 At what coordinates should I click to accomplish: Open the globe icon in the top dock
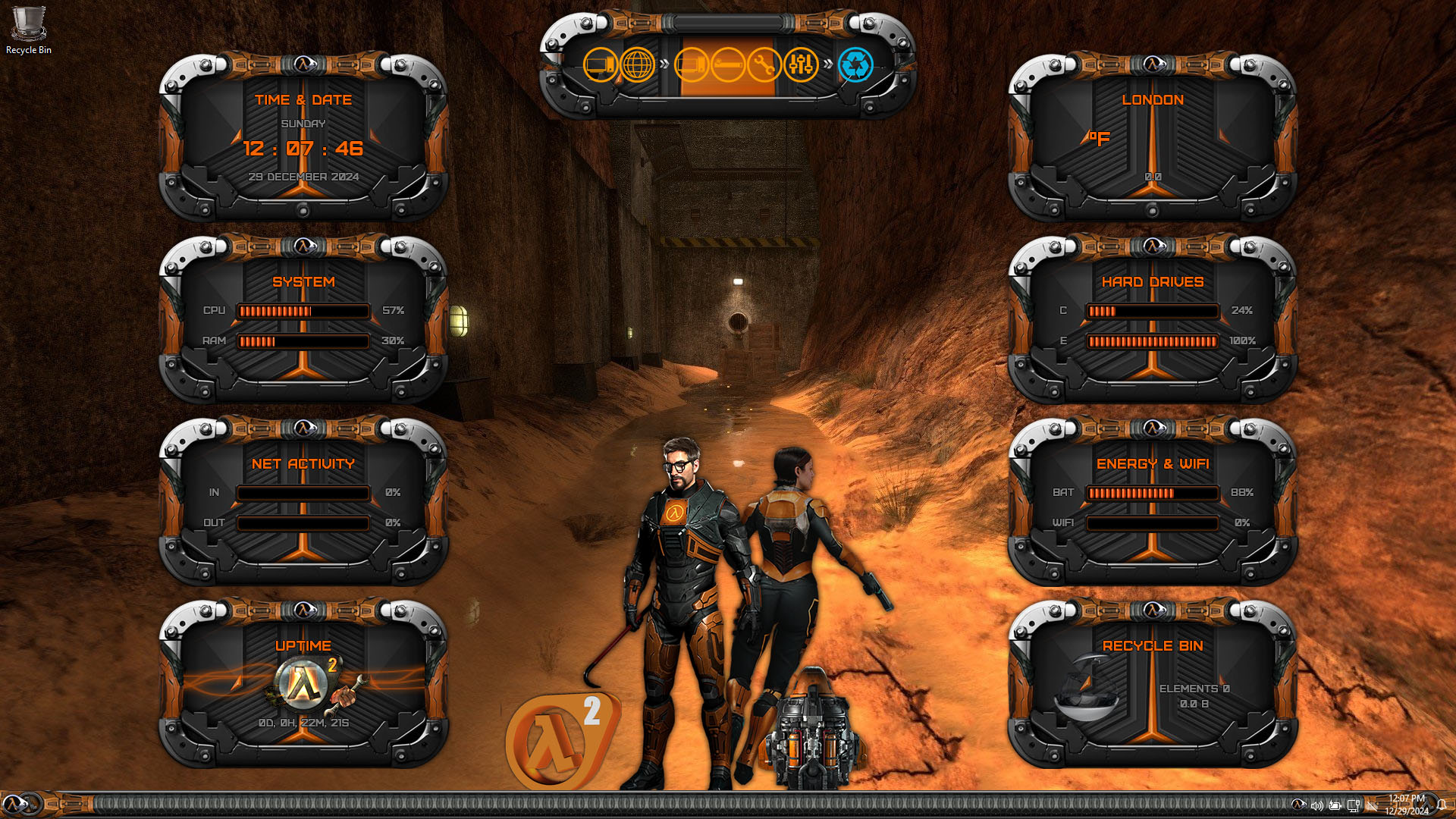point(638,65)
